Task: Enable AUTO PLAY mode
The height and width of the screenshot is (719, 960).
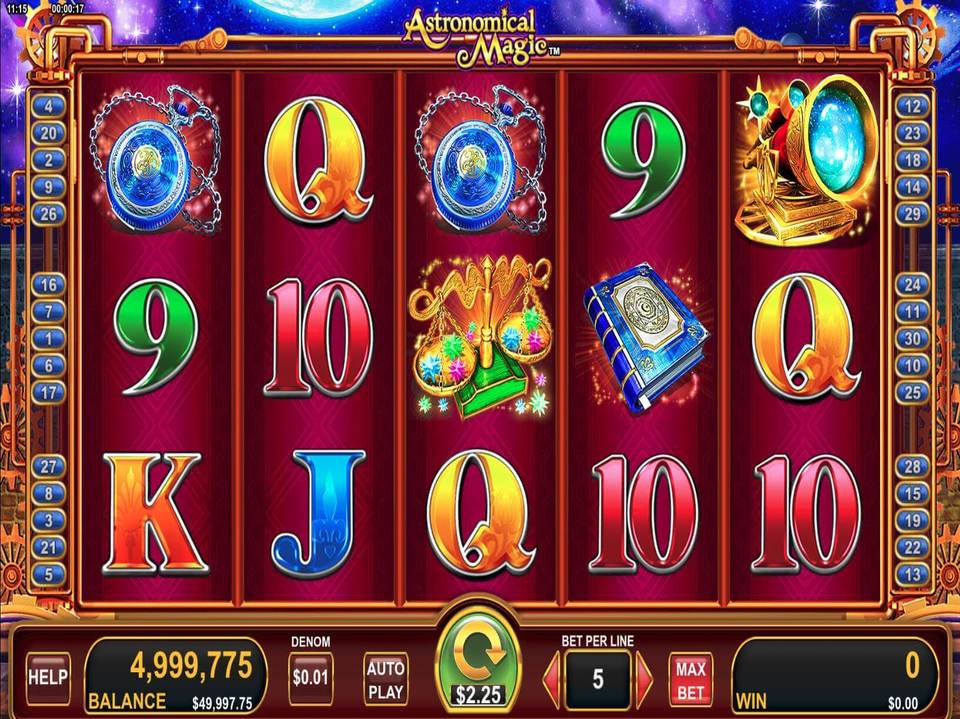Action: pyautogui.click(x=385, y=679)
